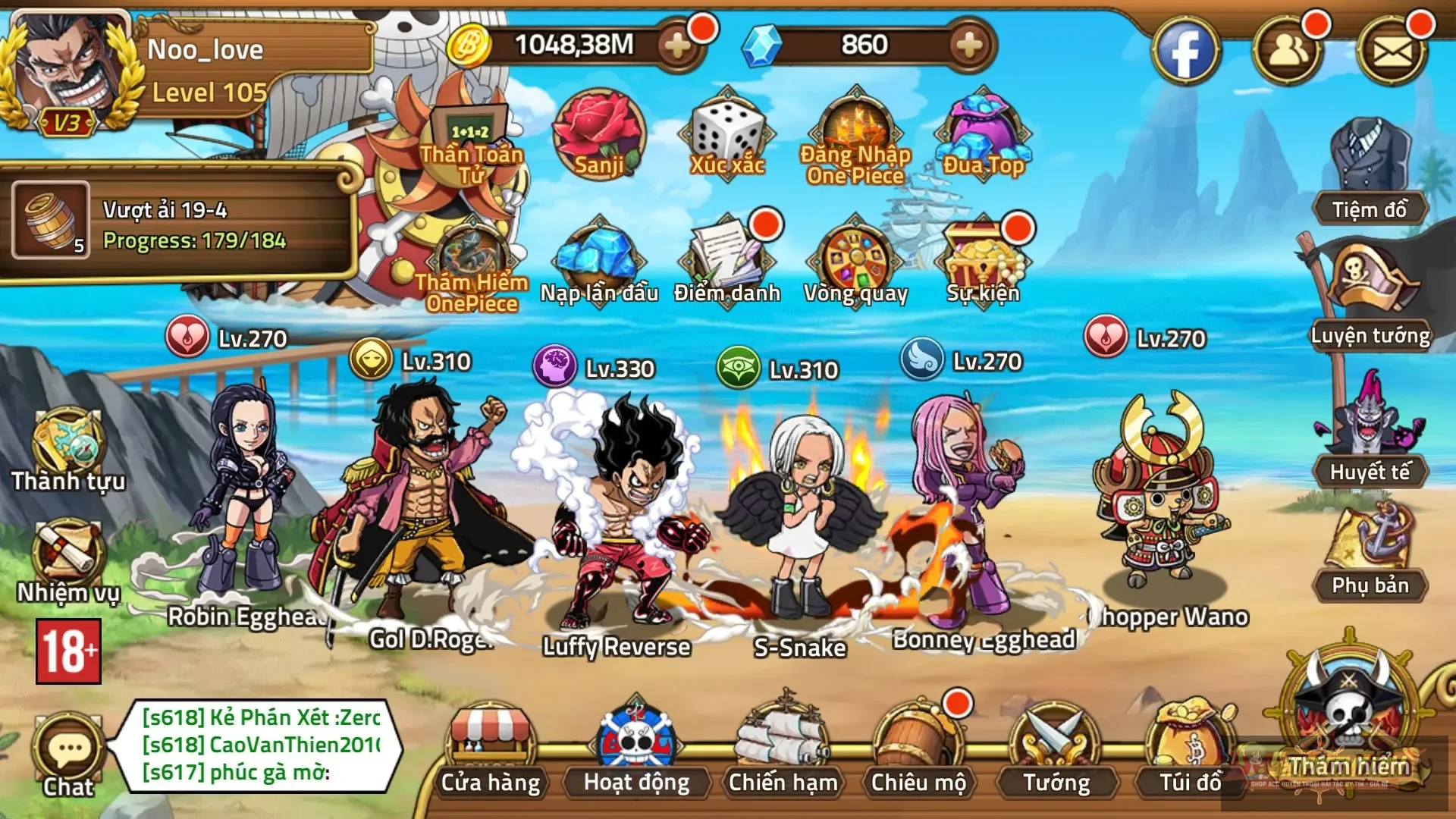
Task: Start Thám hiểm adventure
Action: click(x=1348, y=720)
